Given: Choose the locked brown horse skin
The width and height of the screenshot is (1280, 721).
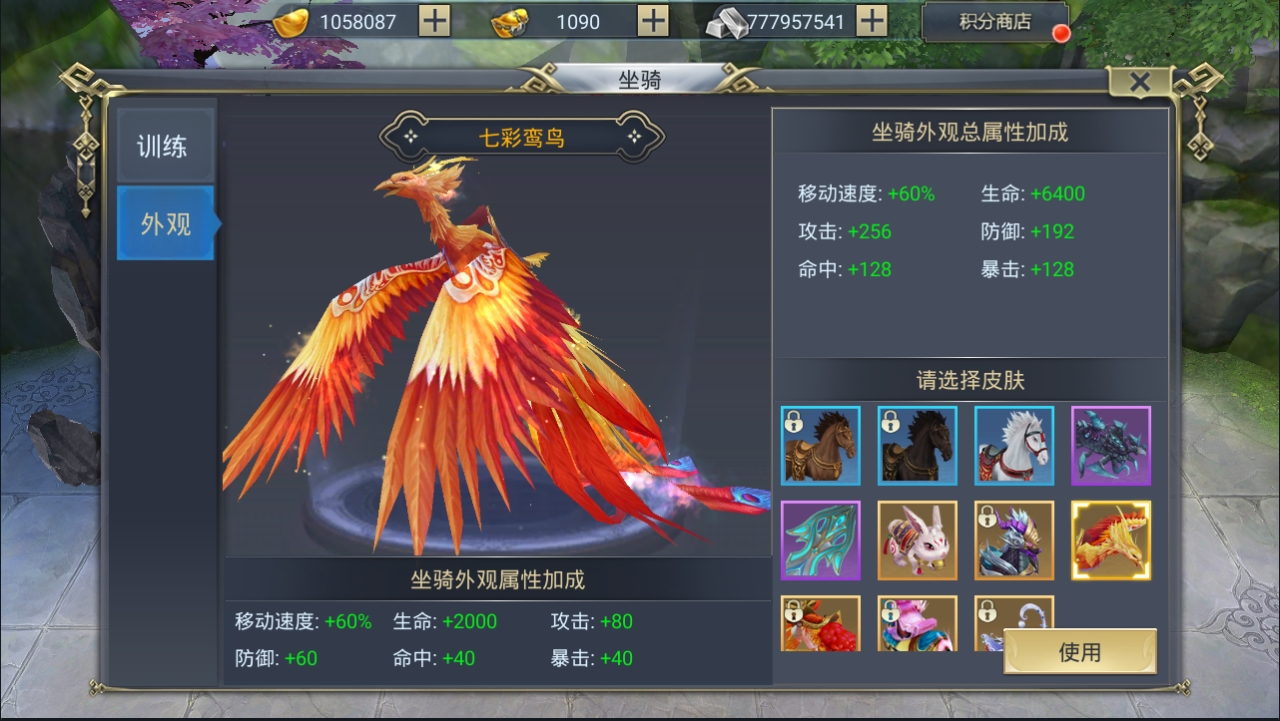Looking at the screenshot, I should (821, 445).
